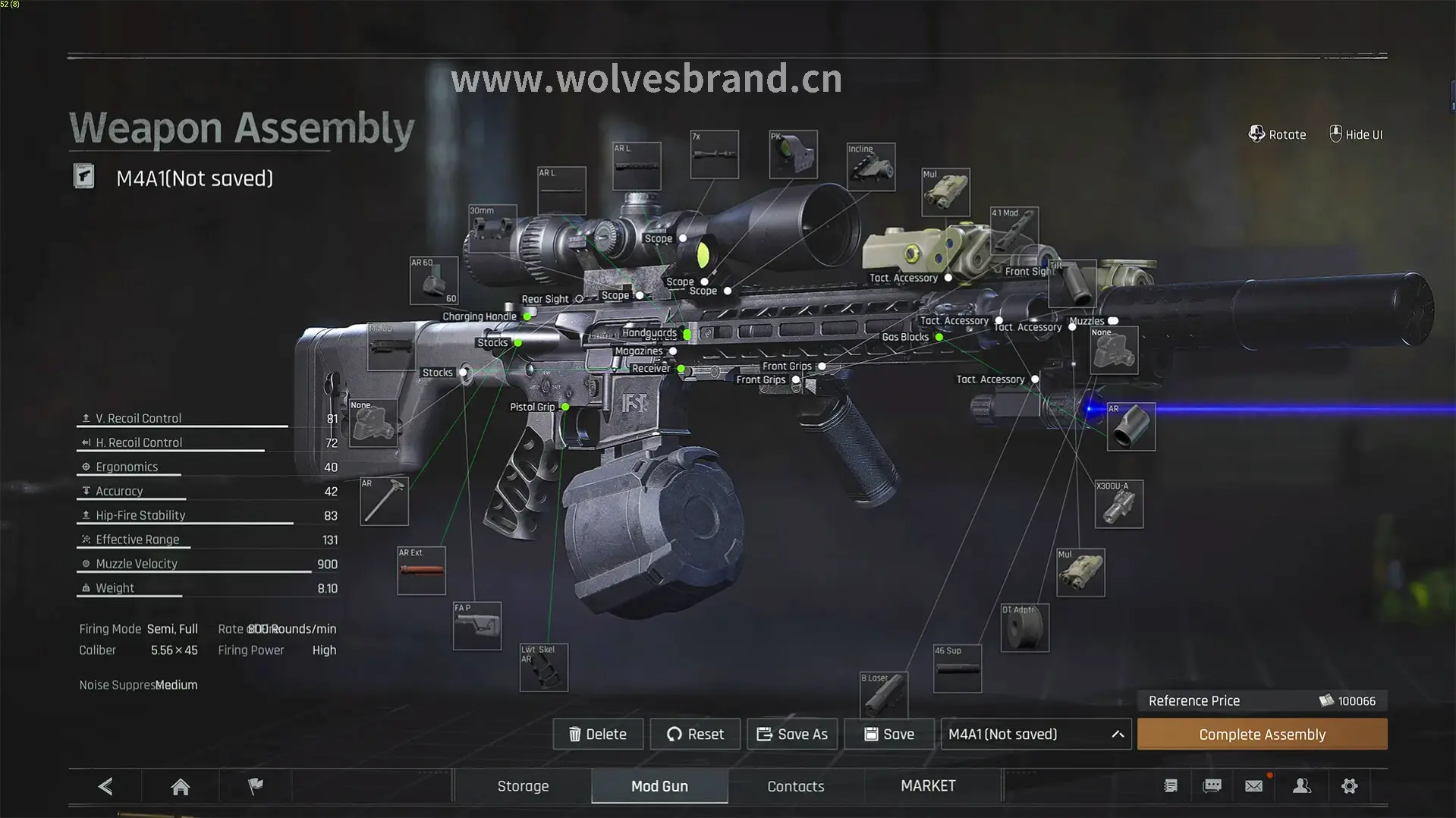Switch to the Storage tab
Image resolution: width=1456 pixels, height=818 pixels.
click(x=523, y=786)
